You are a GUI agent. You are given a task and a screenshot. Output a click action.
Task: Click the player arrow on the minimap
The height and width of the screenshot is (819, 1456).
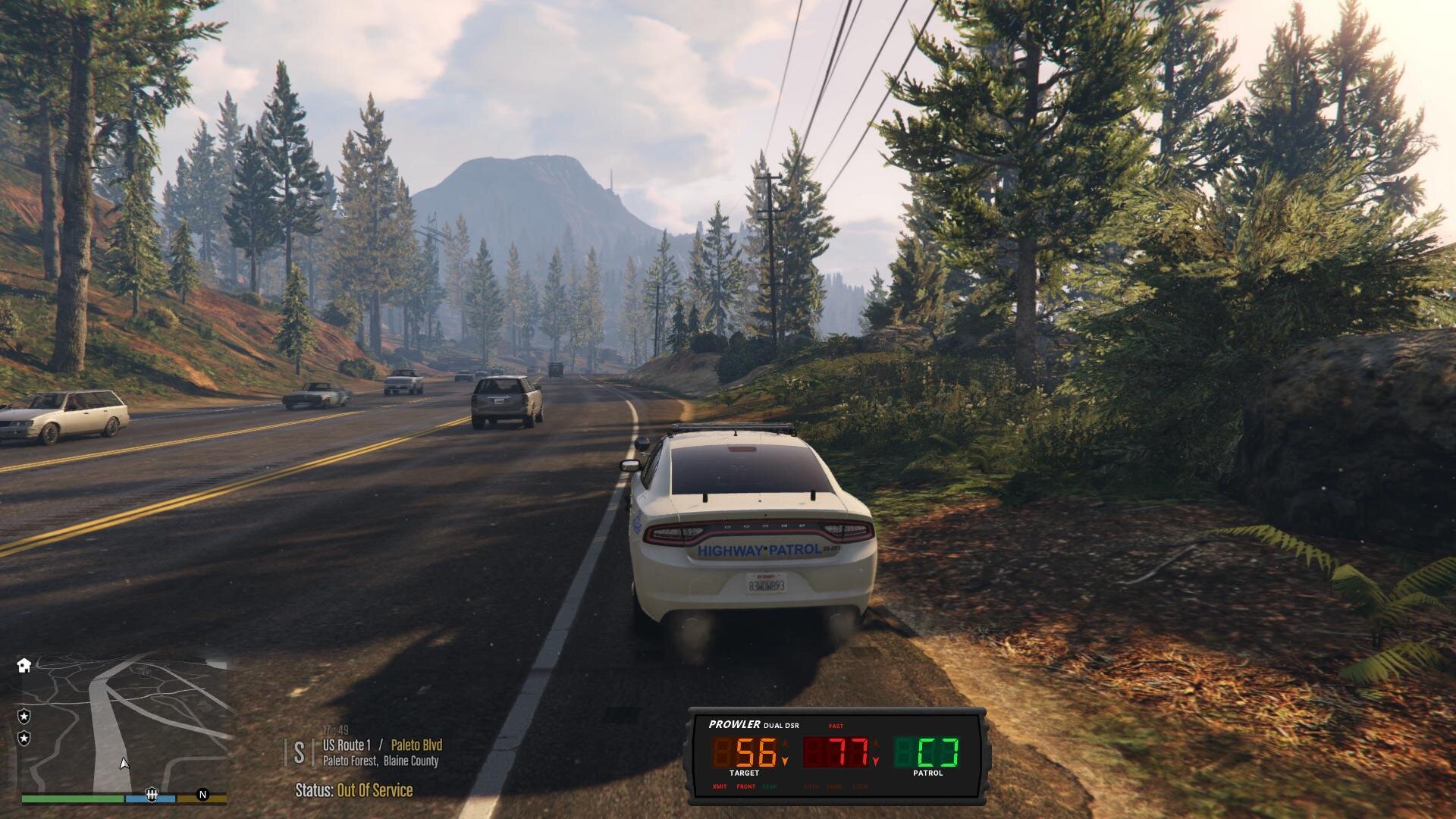pos(124,764)
